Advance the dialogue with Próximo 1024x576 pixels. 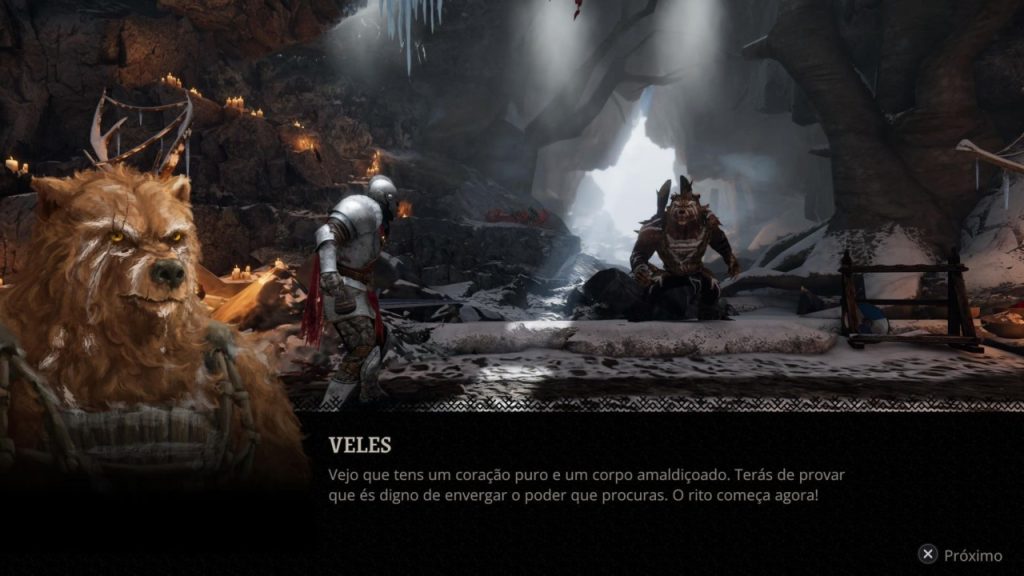960,555
